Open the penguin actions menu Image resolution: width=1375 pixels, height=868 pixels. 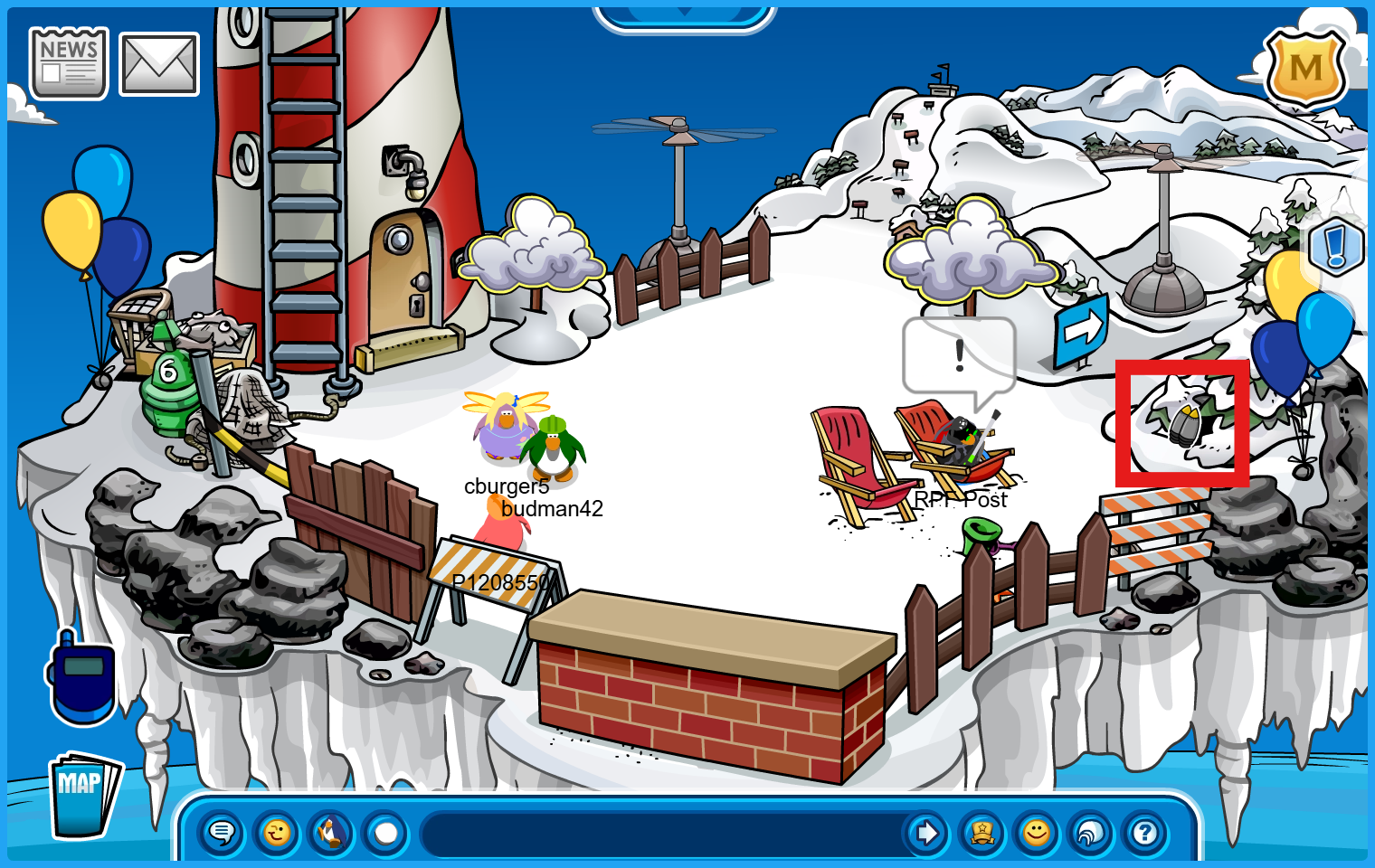click(331, 833)
